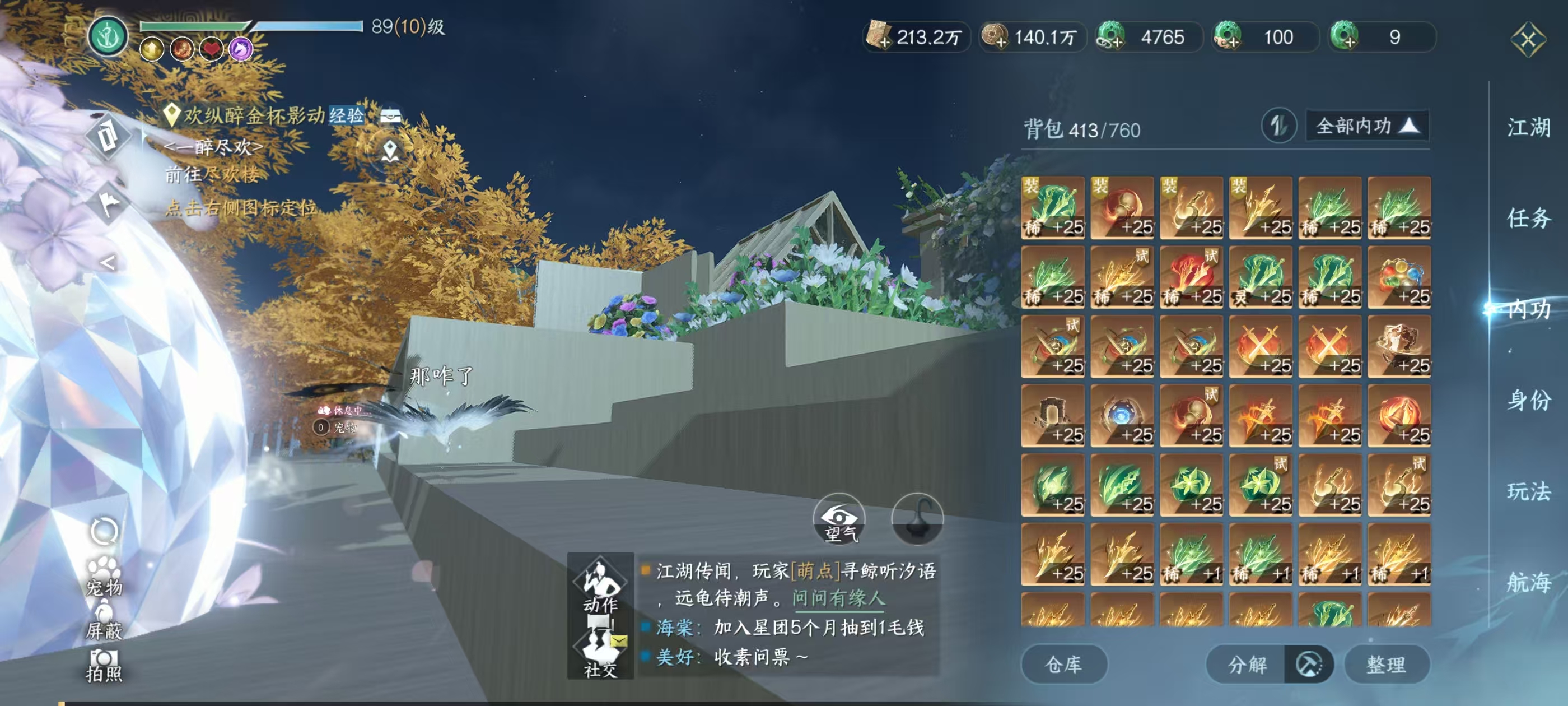Open the 全部内功 filter dropdown
This screenshot has height=706, width=1568.
1366,126
